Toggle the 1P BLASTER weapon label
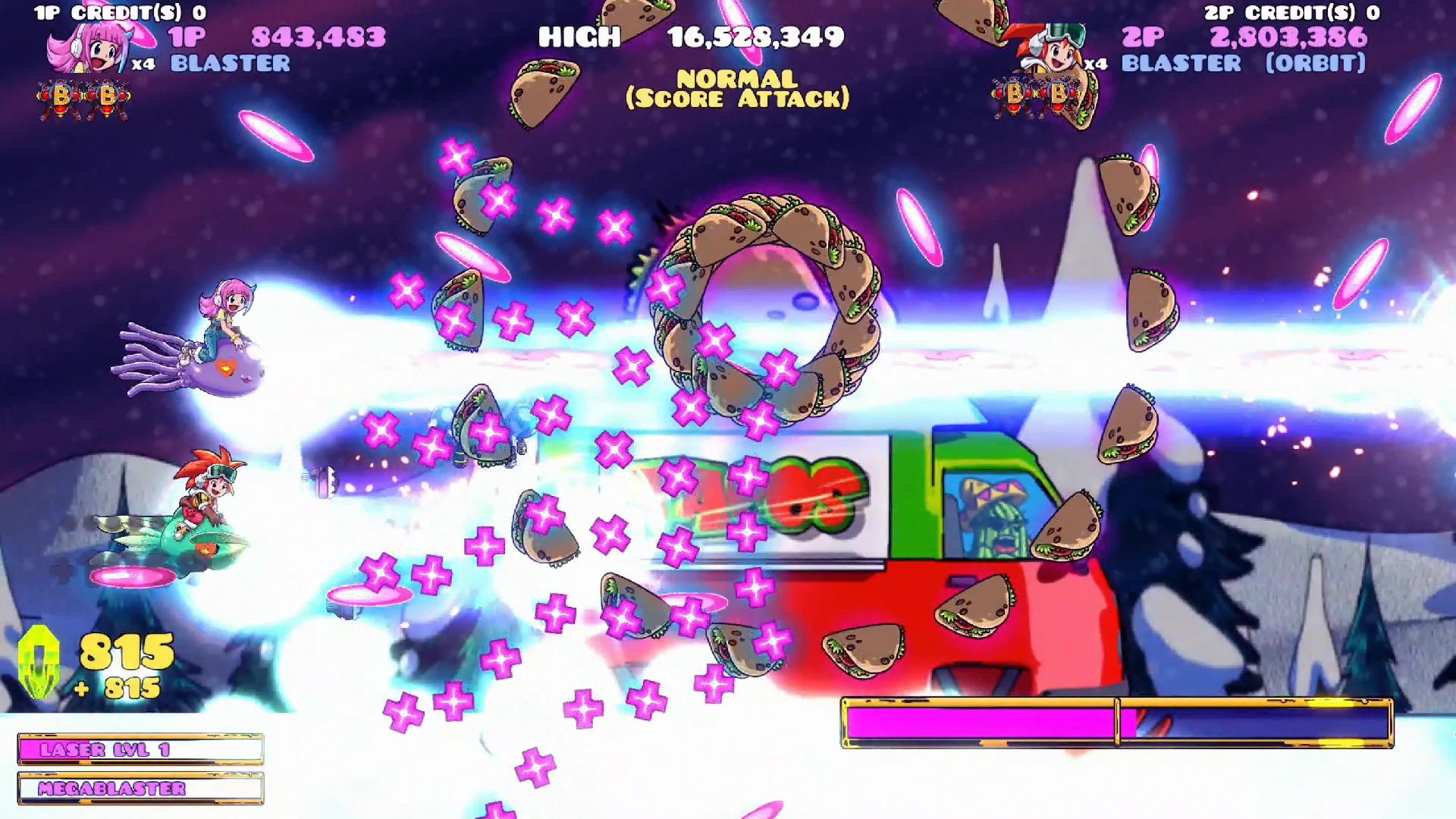 coord(230,64)
